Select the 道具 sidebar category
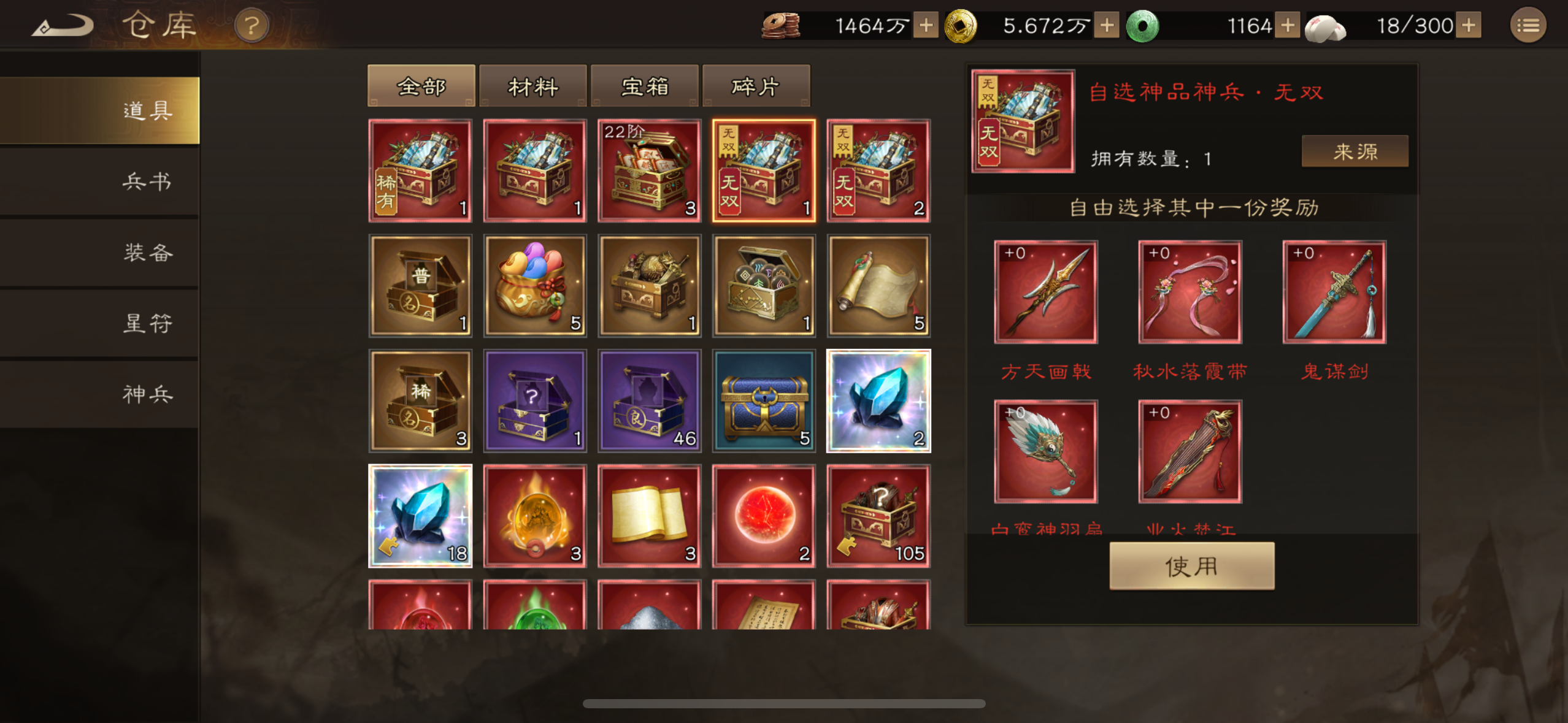Screen dimensions: 1568x723 (x=147, y=111)
